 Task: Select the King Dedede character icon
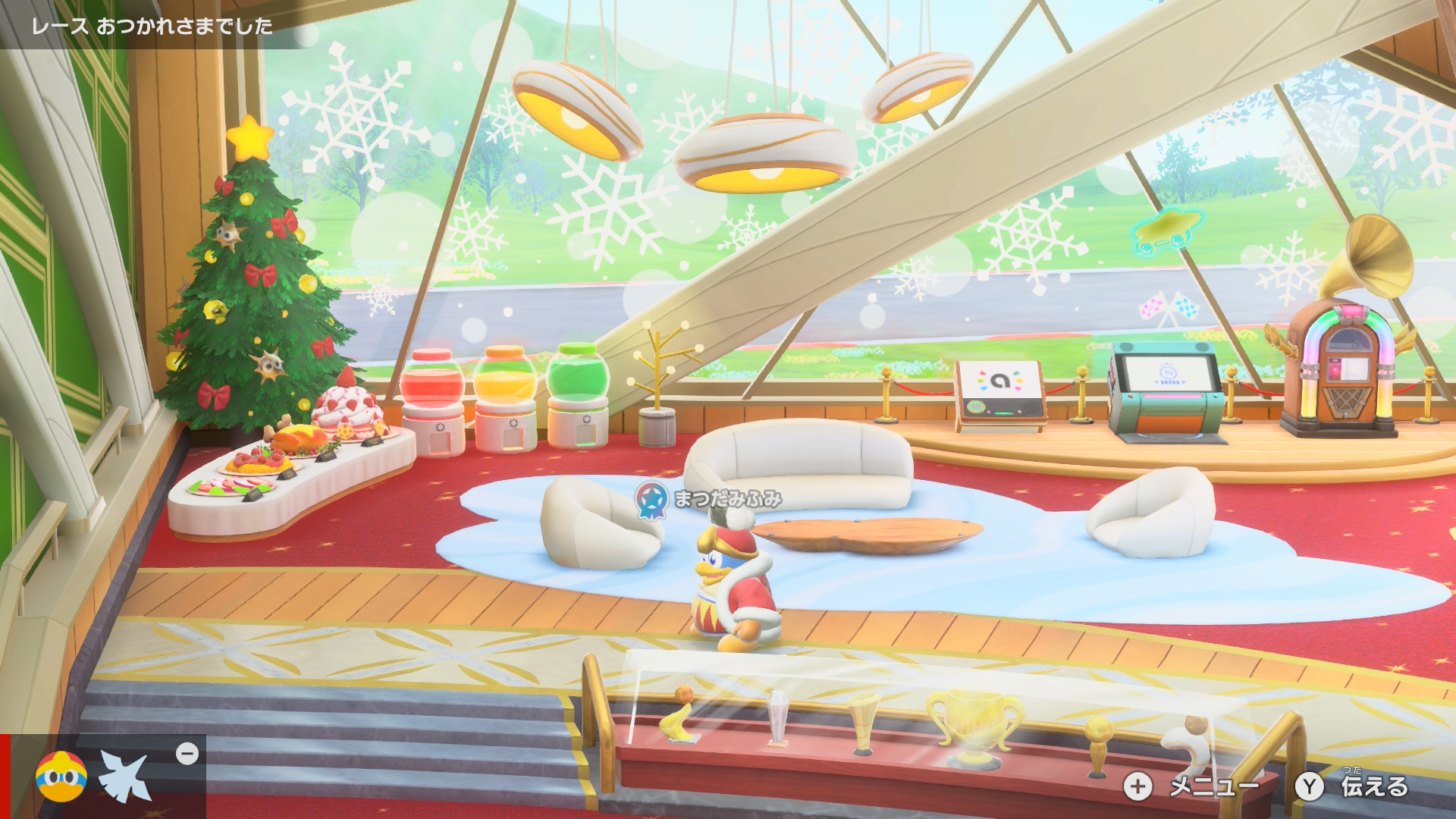[x=61, y=777]
